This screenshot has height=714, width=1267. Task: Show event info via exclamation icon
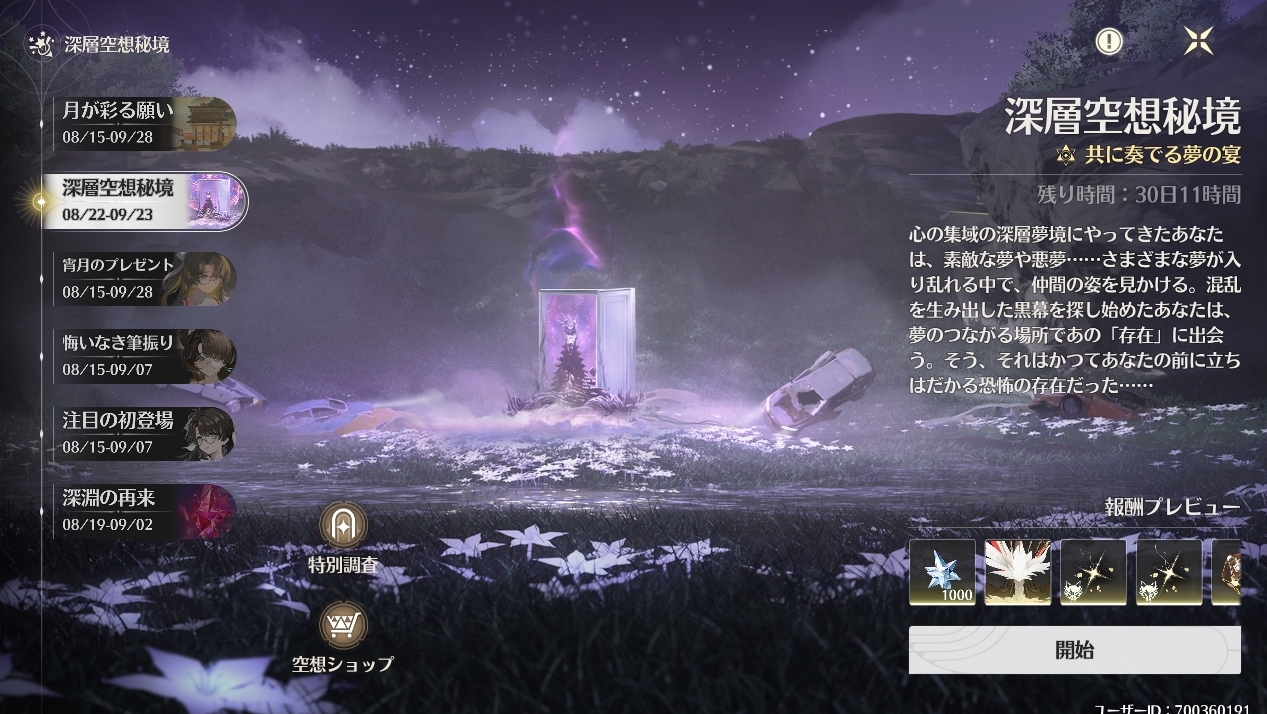point(1109,41)
